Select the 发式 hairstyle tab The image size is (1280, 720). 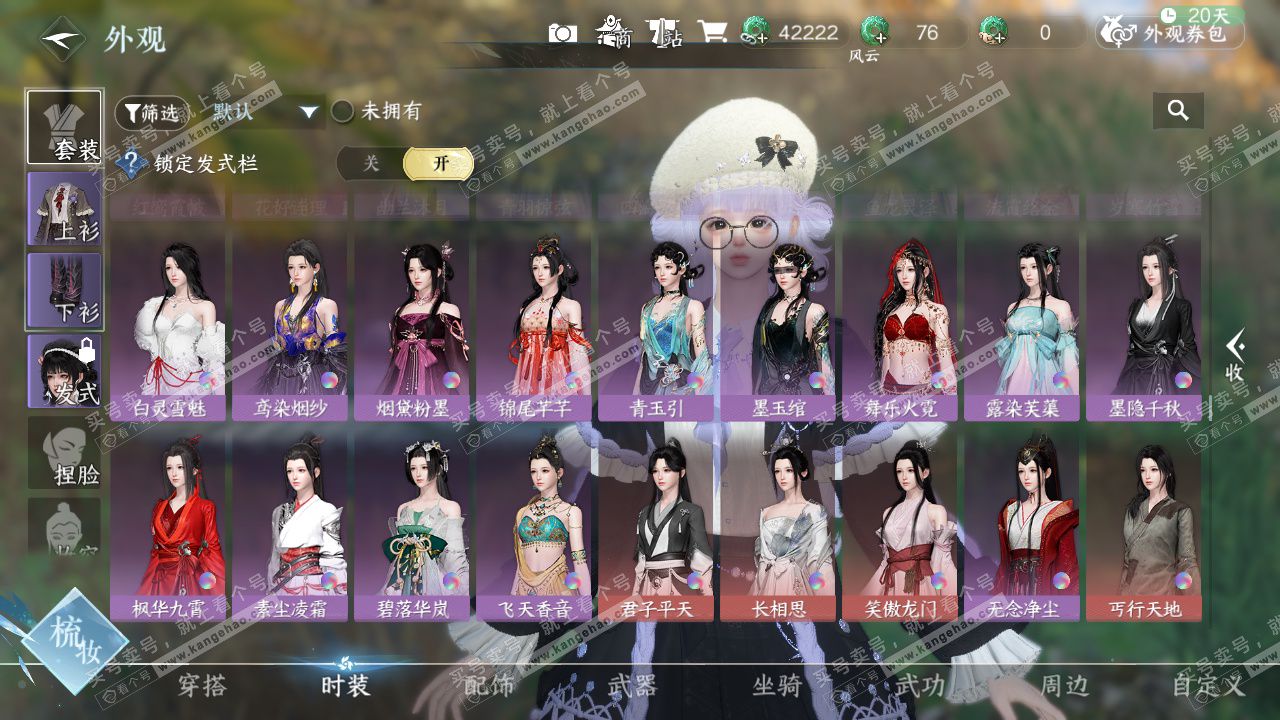(x=64, y=372)
